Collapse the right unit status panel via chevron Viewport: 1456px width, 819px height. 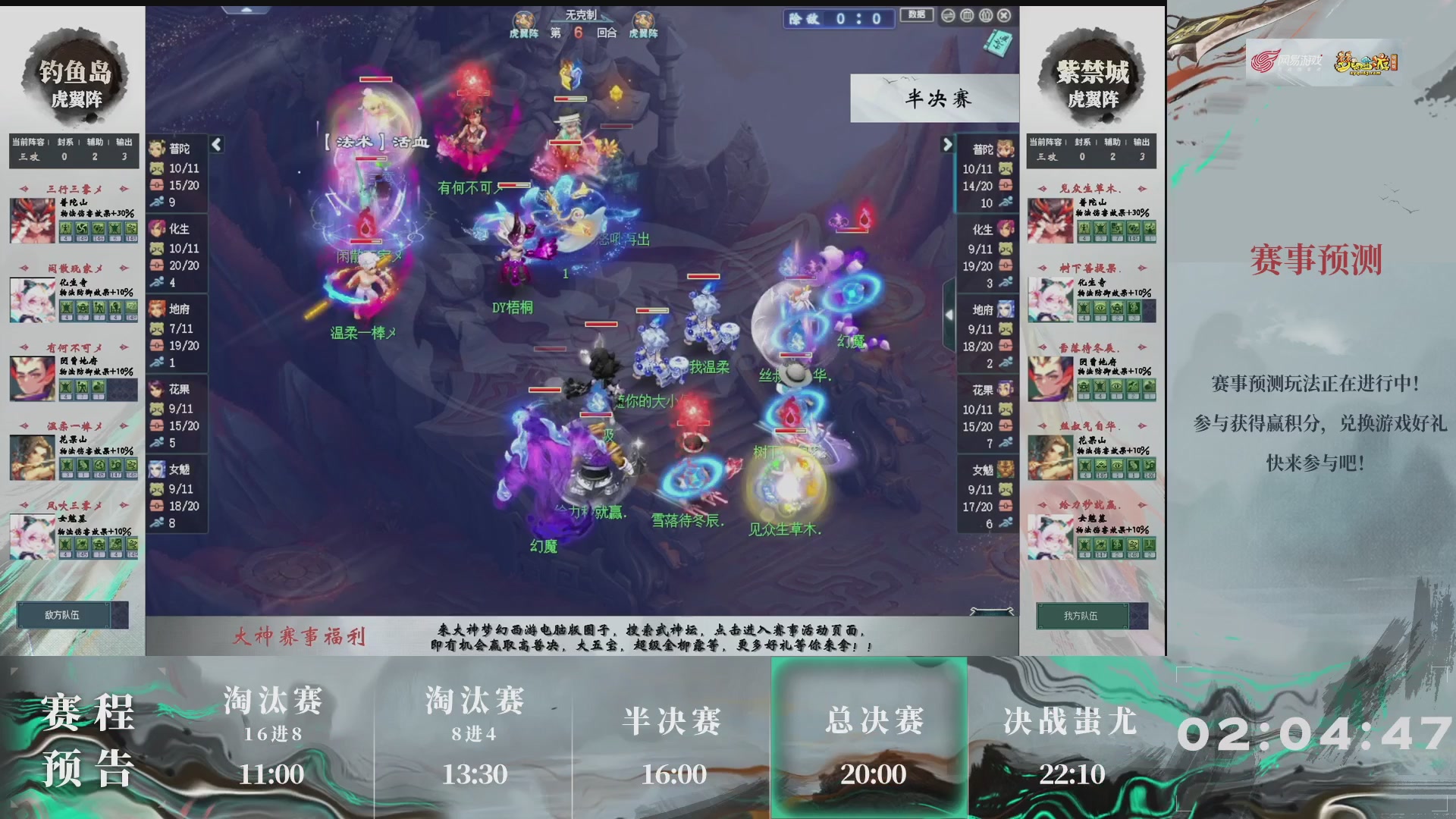tap(948, 146)
